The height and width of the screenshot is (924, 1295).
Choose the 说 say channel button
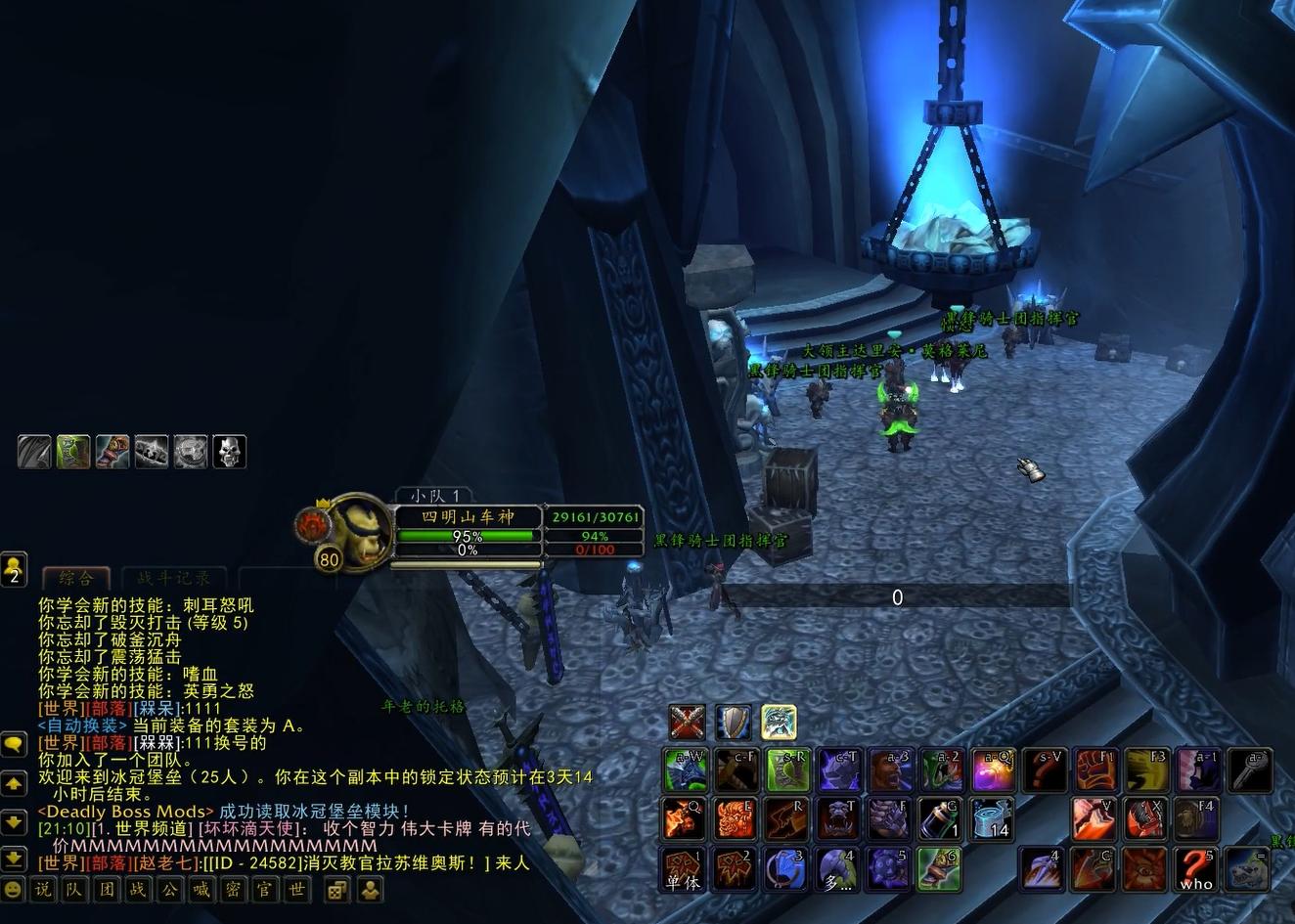[x=43, y=890]
